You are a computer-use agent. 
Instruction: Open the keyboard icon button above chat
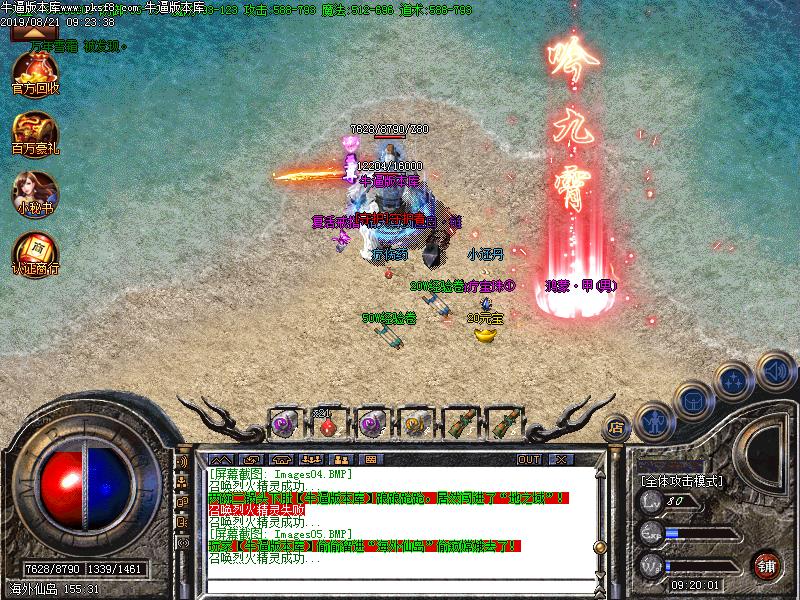(x=370, y=459)
